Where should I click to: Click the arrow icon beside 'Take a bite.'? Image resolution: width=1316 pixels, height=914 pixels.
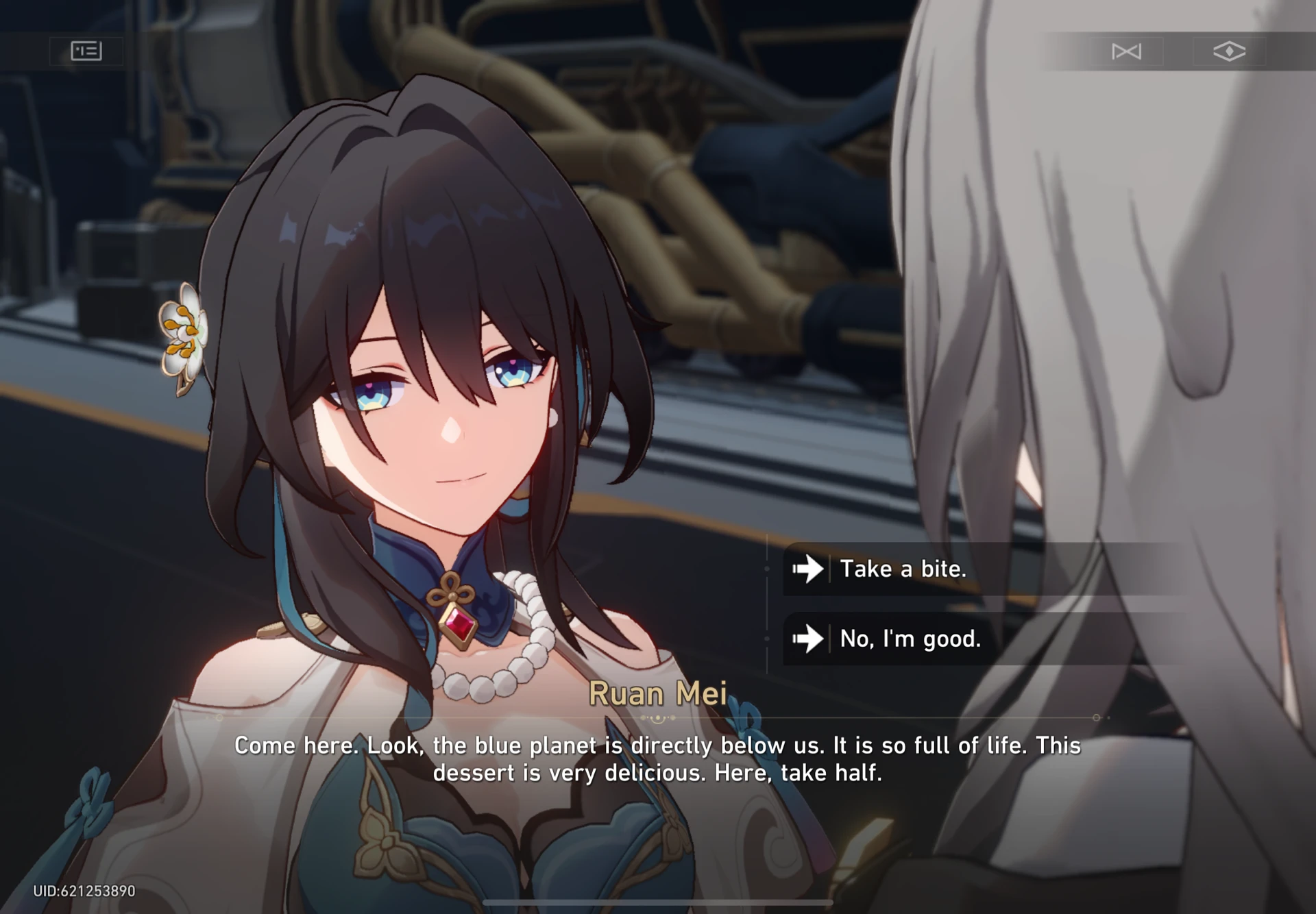click(x=809, y=568)
